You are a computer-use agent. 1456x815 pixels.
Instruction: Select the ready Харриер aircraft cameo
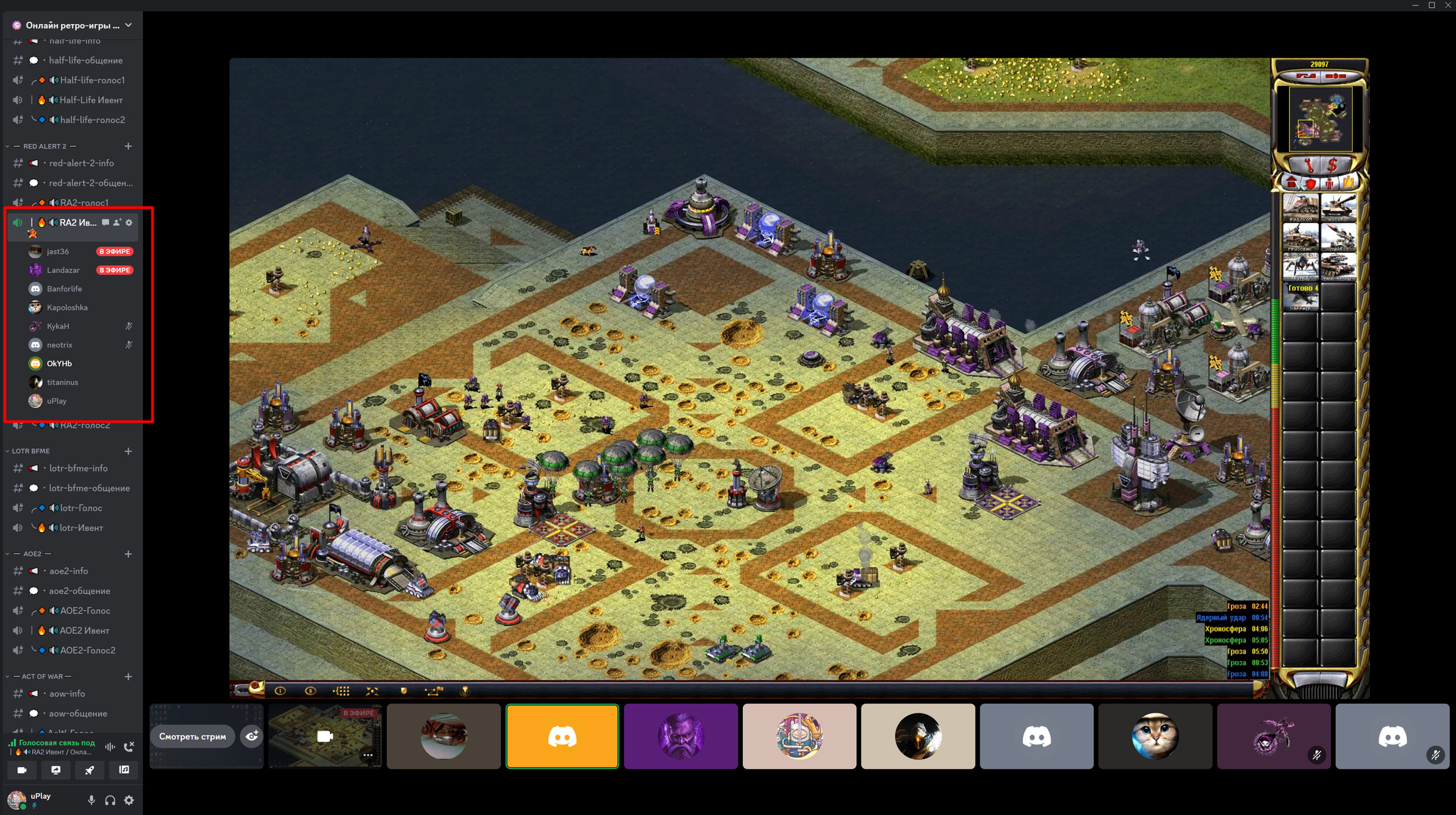point(1300,297)
